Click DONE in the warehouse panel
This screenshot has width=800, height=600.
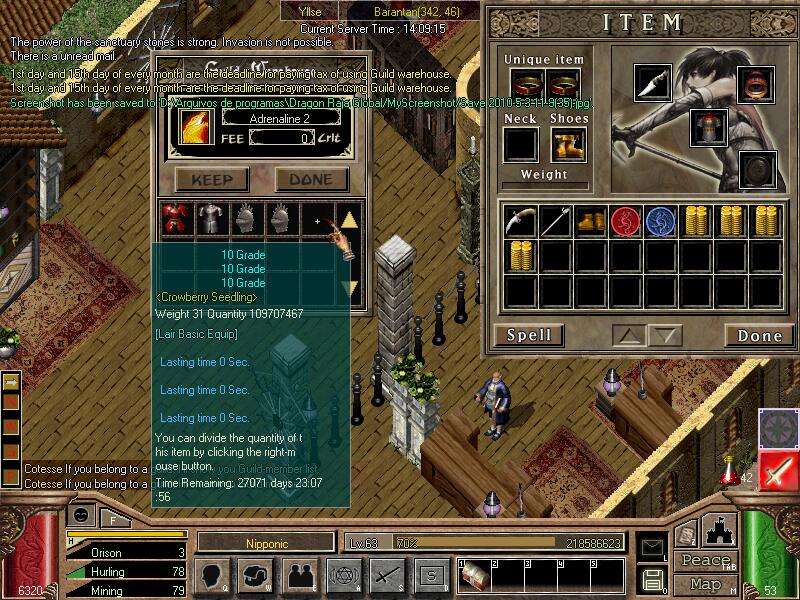[311, 180]
